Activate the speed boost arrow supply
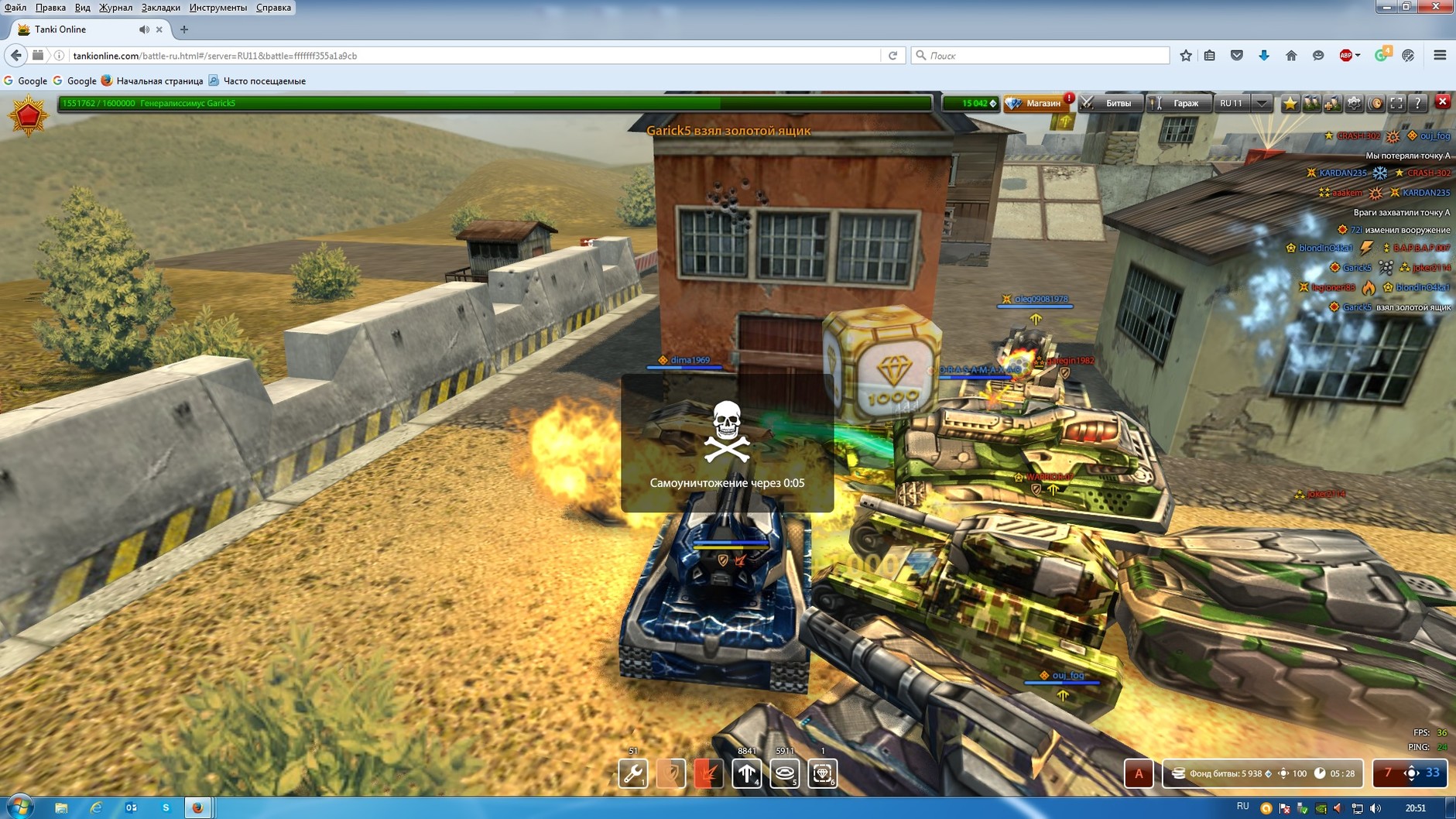Screen dimensions: 1456x819 pos(746,773)
